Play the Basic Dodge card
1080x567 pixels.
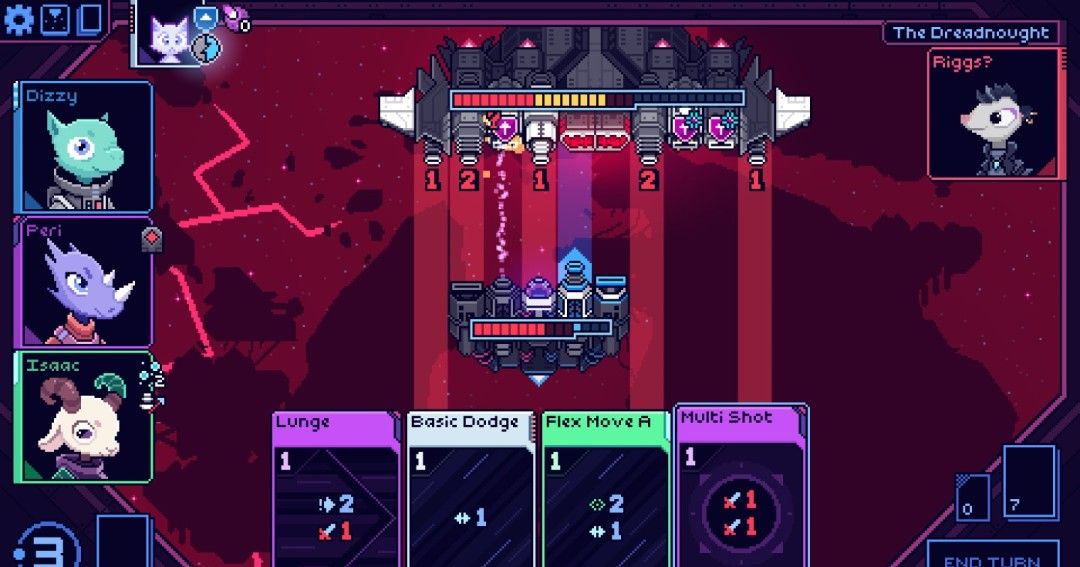(x=470, y=490)
